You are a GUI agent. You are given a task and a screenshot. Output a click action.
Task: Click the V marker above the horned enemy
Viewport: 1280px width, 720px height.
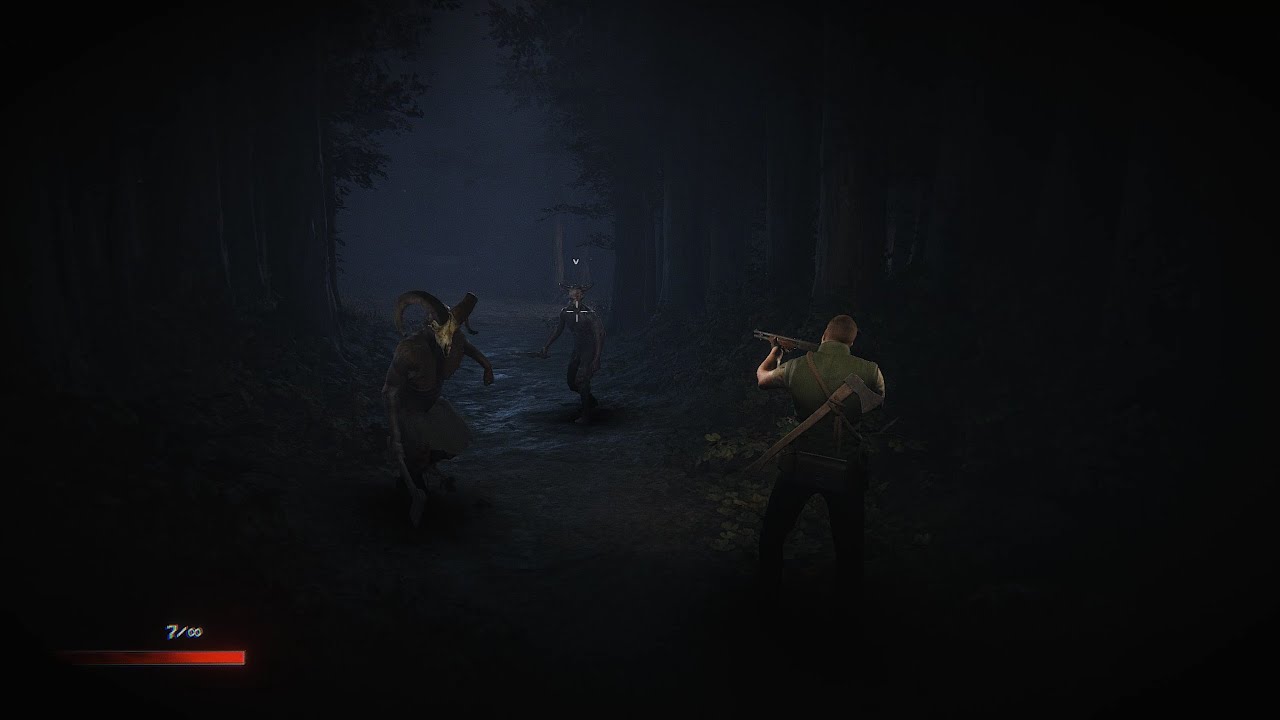pos(575,261)
